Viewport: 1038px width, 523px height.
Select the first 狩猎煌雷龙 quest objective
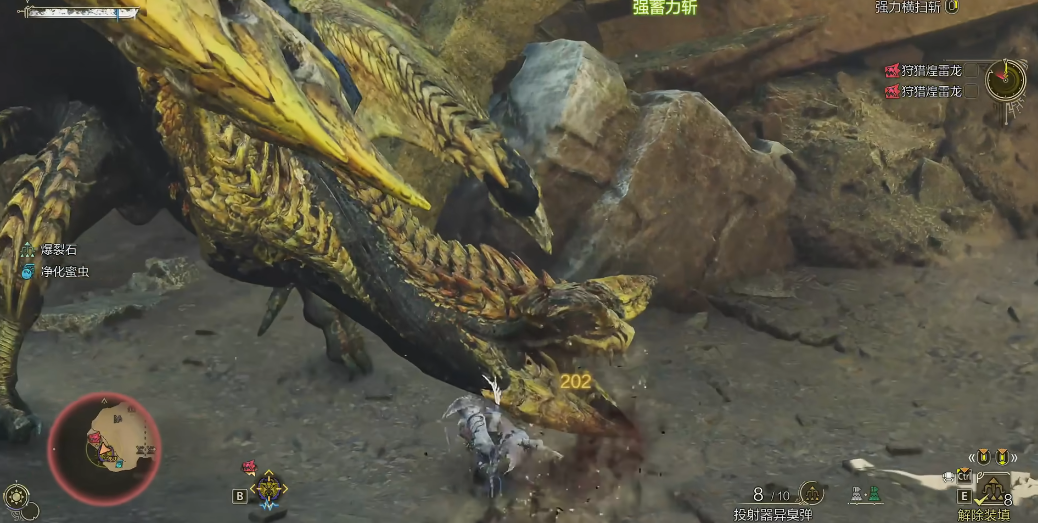[923, 70]
